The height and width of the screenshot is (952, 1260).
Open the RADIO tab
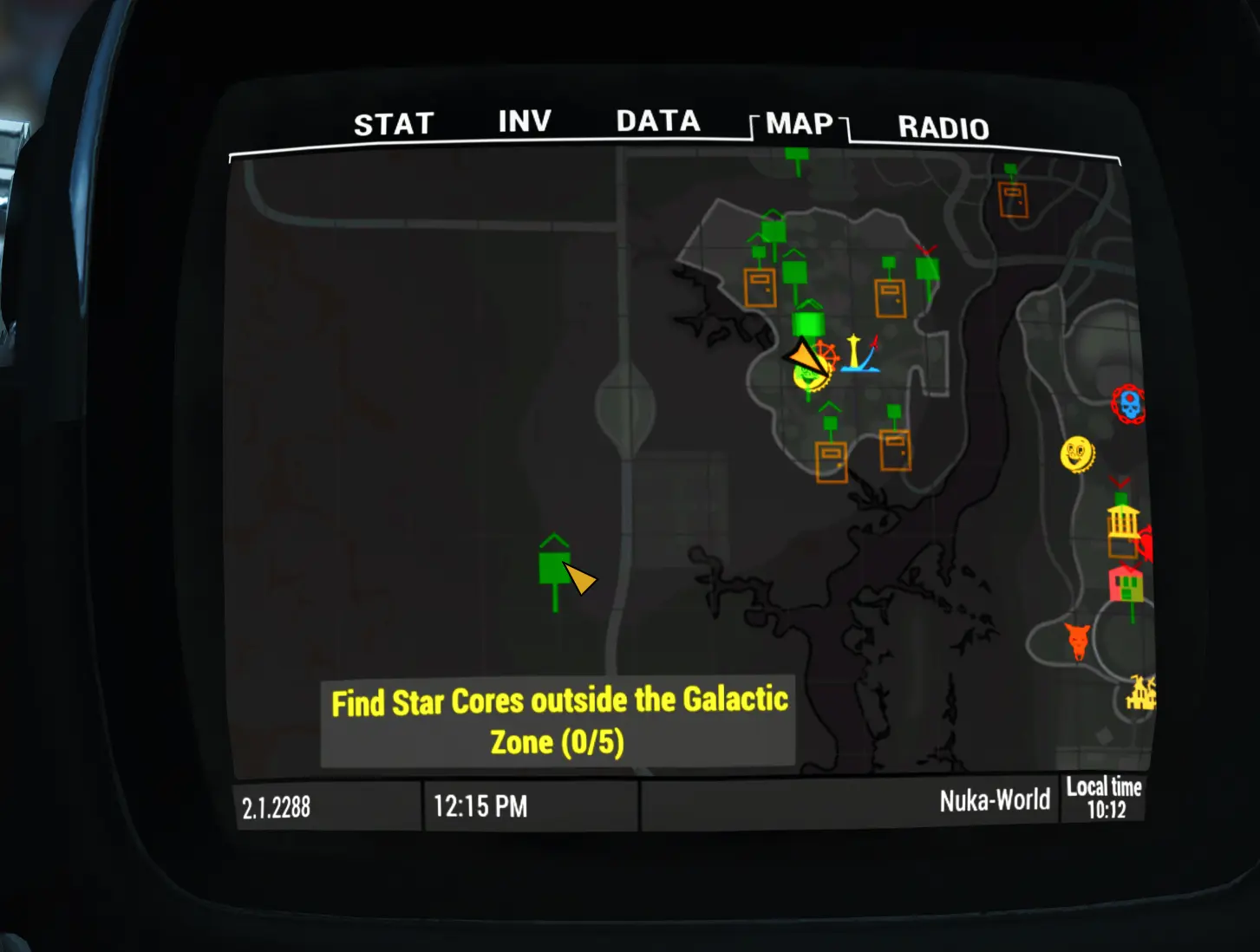(943, 128)
